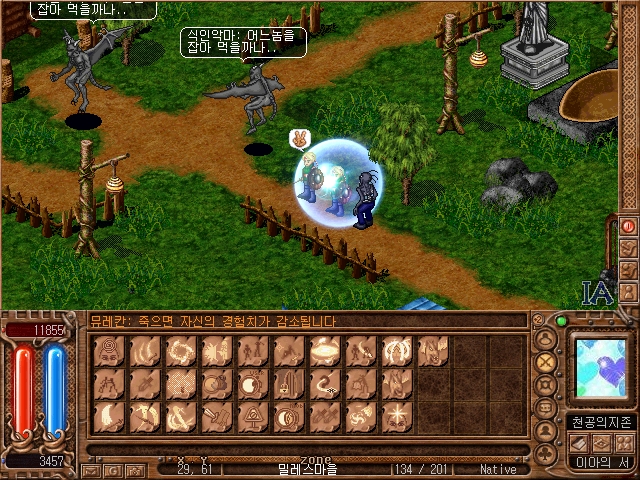Choose the glowing oval disc skill
The height and width of the screenshot is (480, 640).
322,351
